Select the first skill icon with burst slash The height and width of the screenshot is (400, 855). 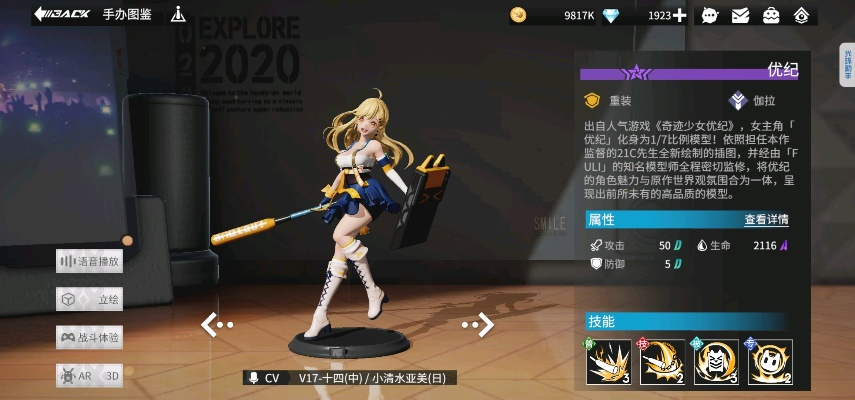pyautogui.click(x=606, y=360)
